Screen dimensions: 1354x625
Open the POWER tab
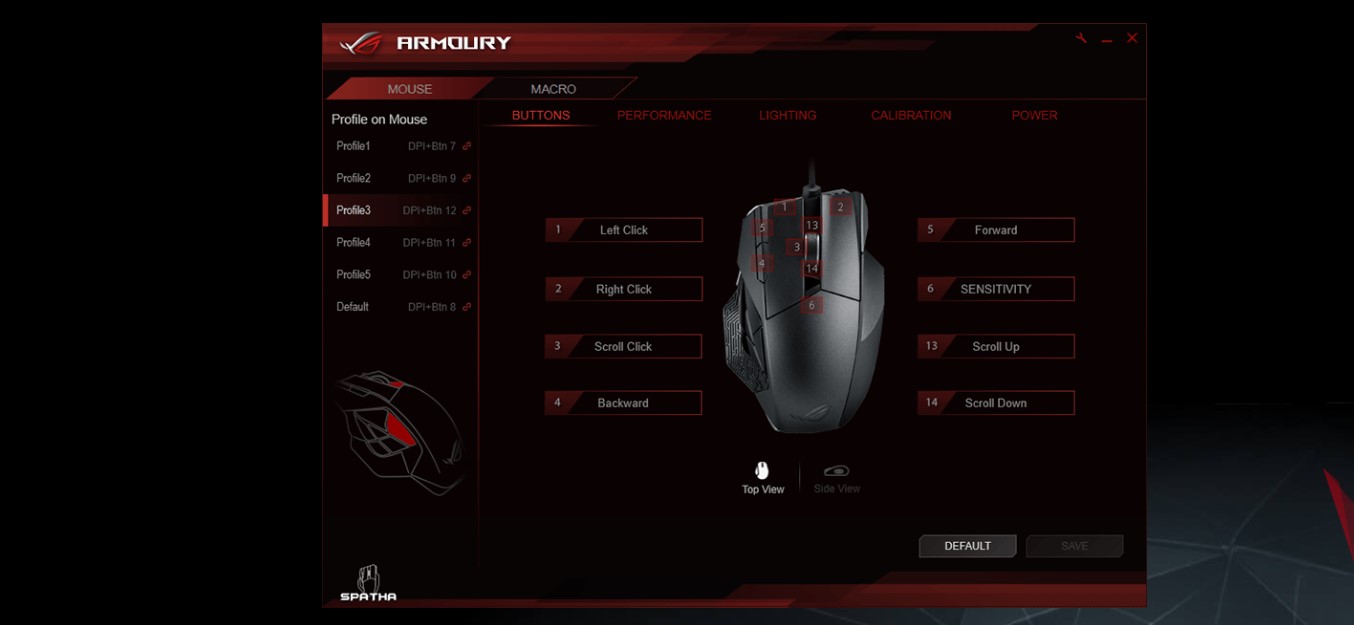pos(1034,115)
